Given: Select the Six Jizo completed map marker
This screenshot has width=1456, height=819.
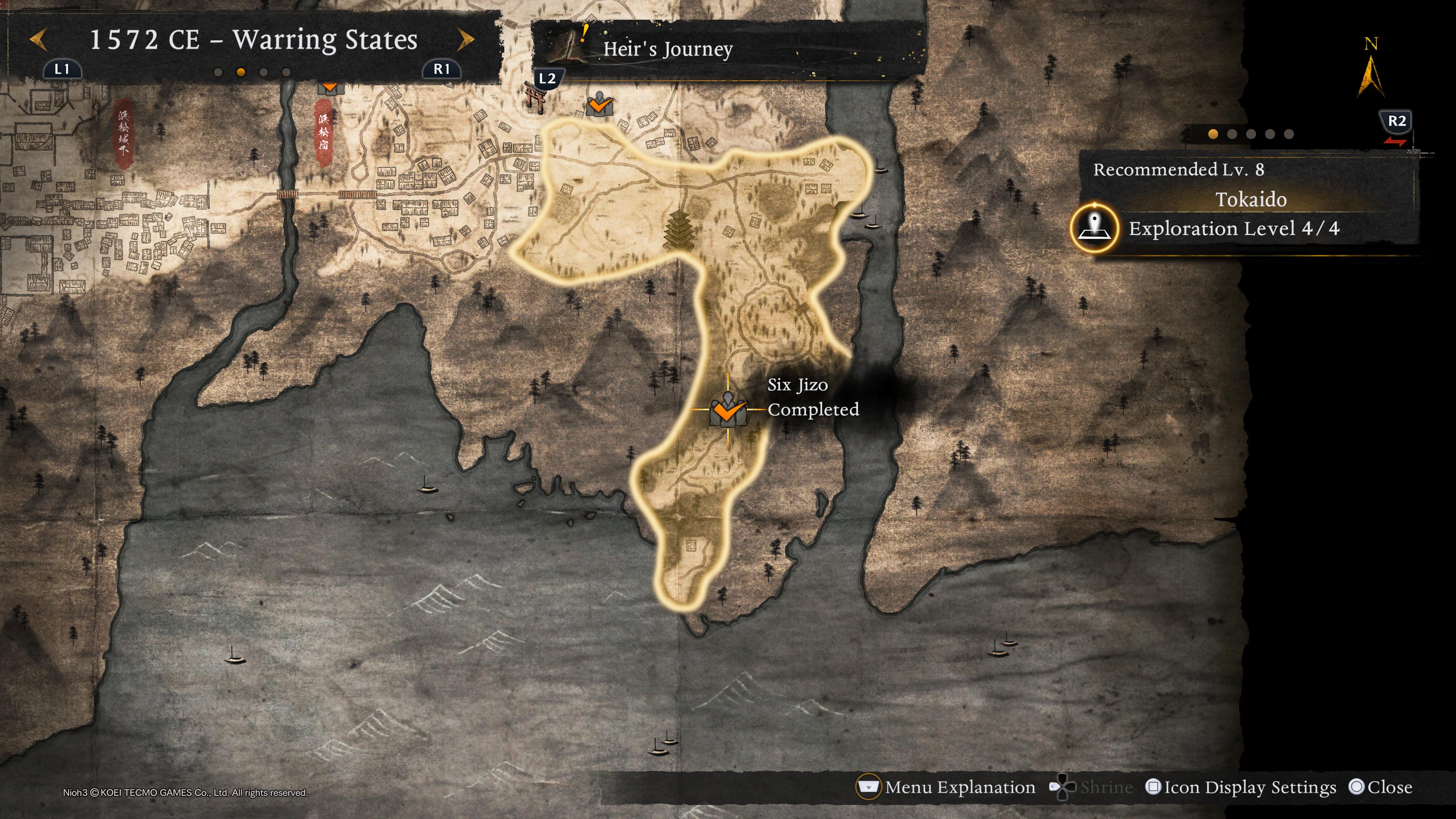Looking at the screenshot, I should pyautogui.click(x=728, y=410).
